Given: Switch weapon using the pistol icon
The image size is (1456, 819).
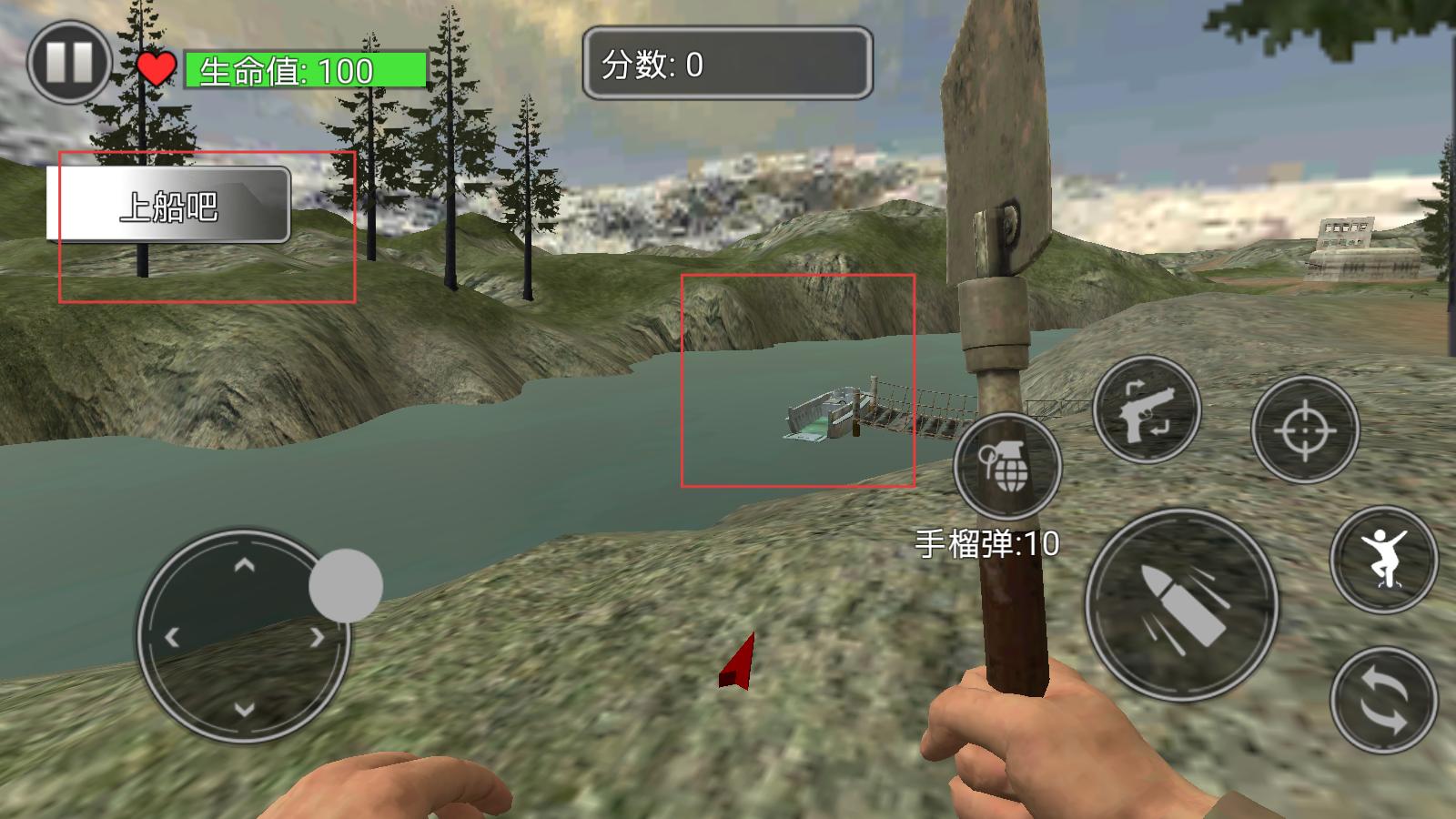Looking at the screenshot, I should tap(1147, 409).
